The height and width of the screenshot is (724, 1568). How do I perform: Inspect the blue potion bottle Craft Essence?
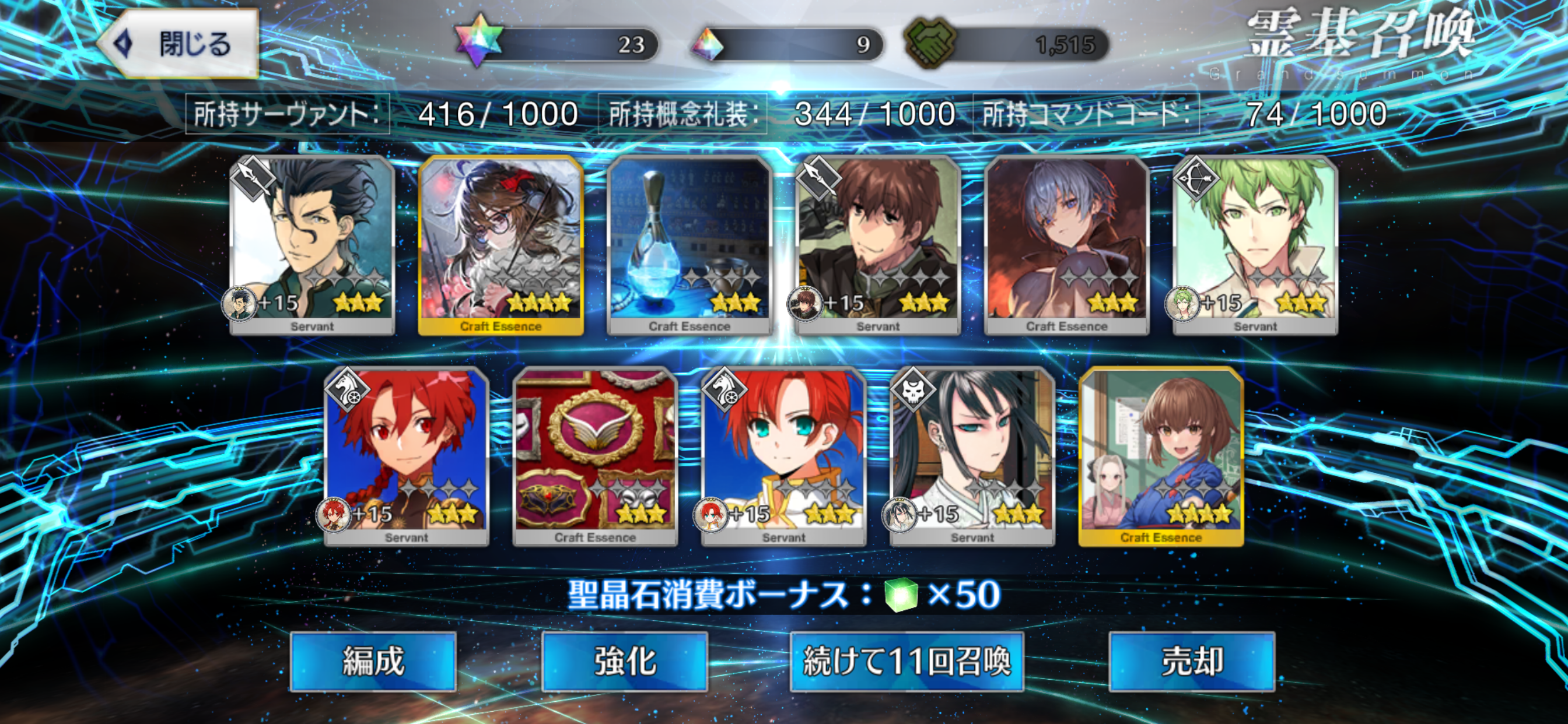[x=689, y=243]
